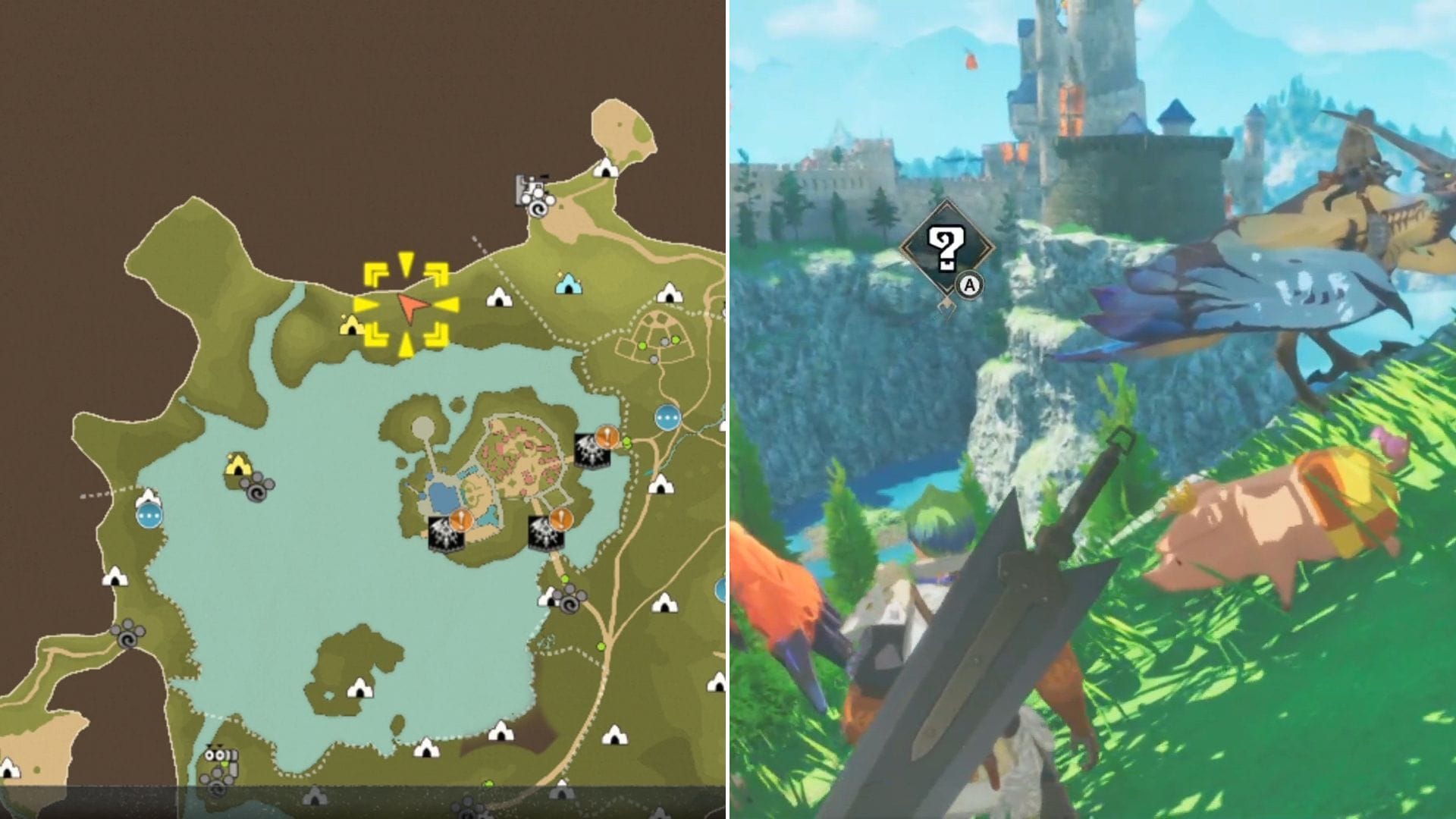The height and width of the screenshot is (819, 1456).
Task: Click the machine cart icon at the top of the map
Action: tap(531, 186)
